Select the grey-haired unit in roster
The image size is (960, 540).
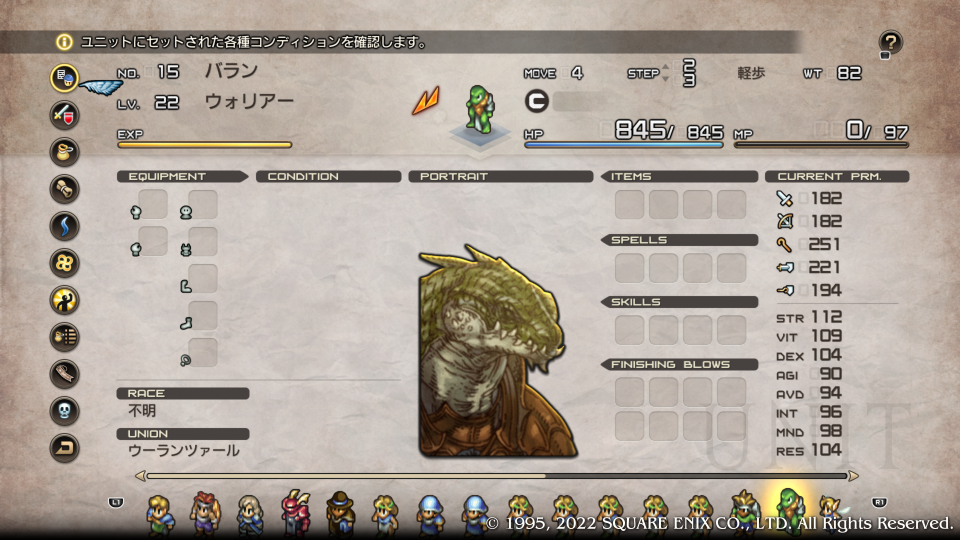(x=250, y=513)
